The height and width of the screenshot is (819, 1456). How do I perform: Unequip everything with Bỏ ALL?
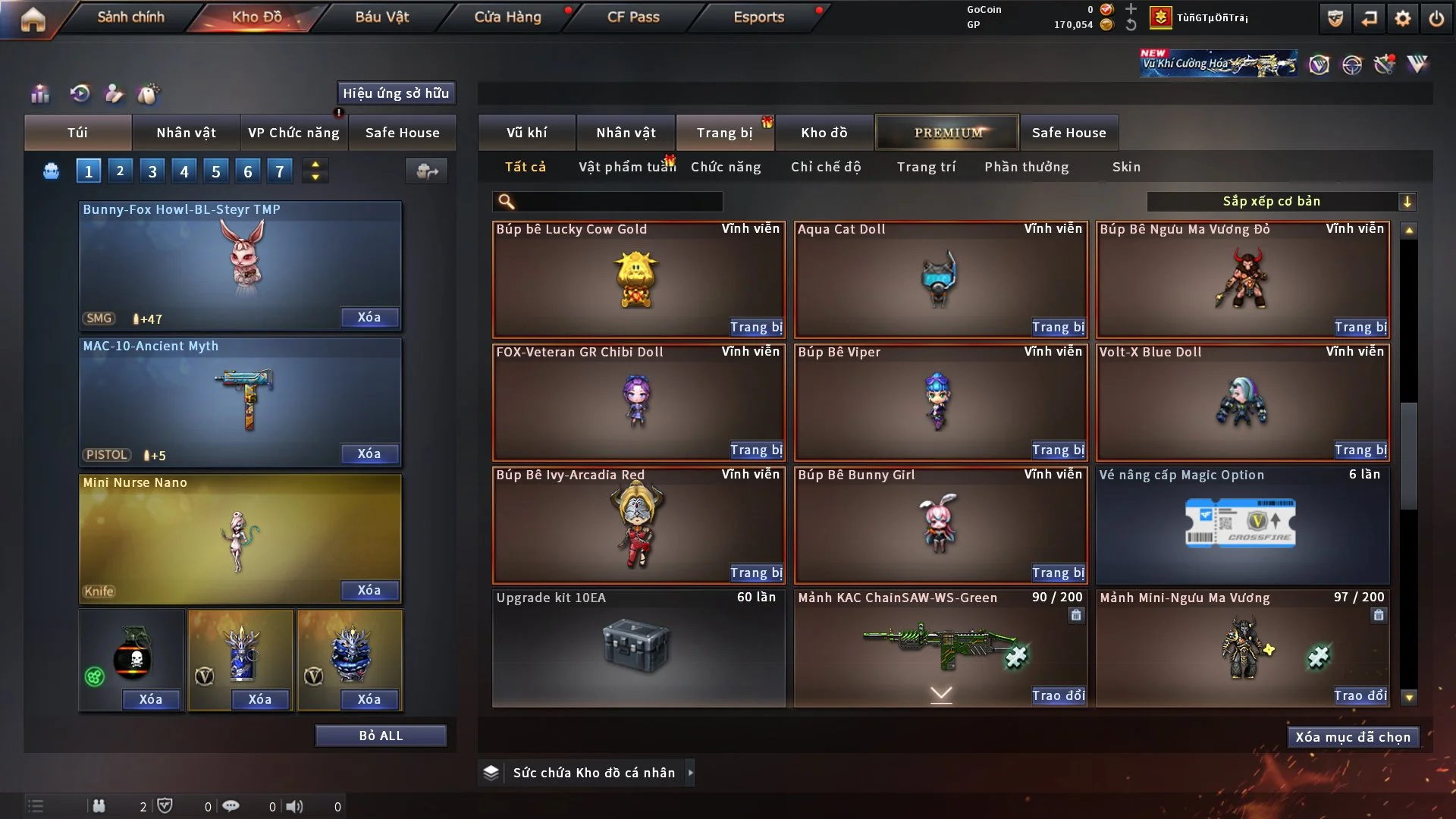click(381, 736)
